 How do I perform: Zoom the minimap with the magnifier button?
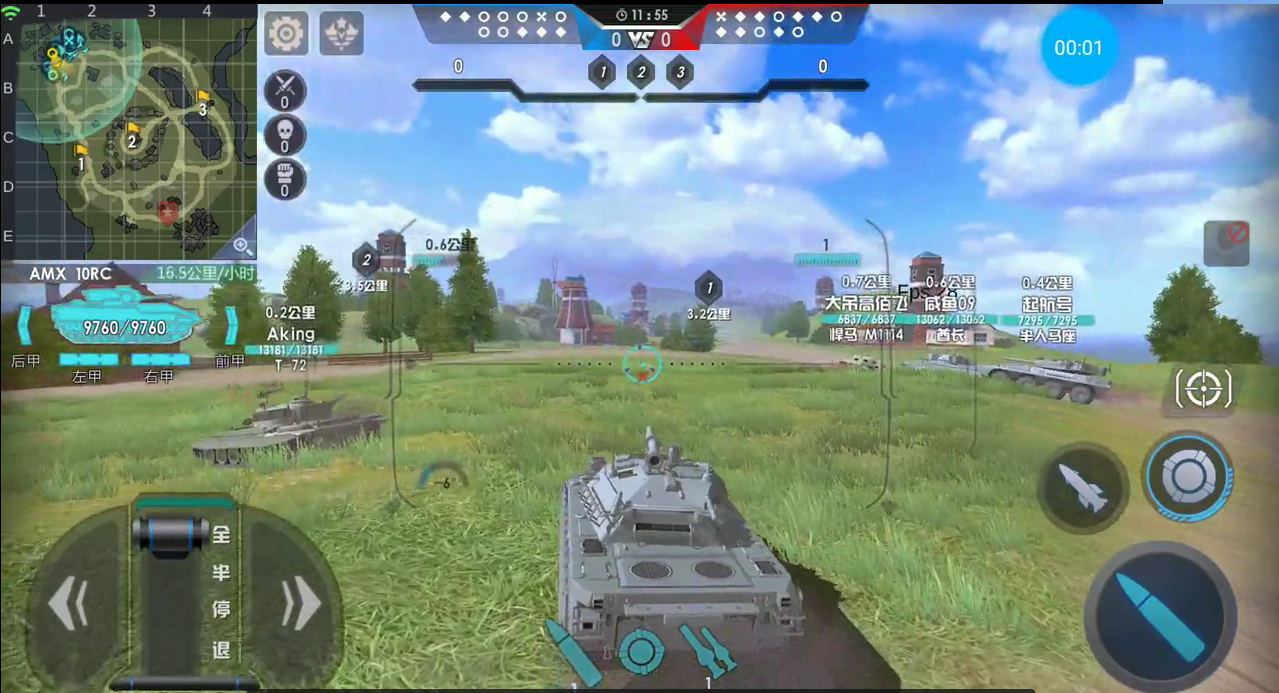pyautogui.click(x=242, y=245)
